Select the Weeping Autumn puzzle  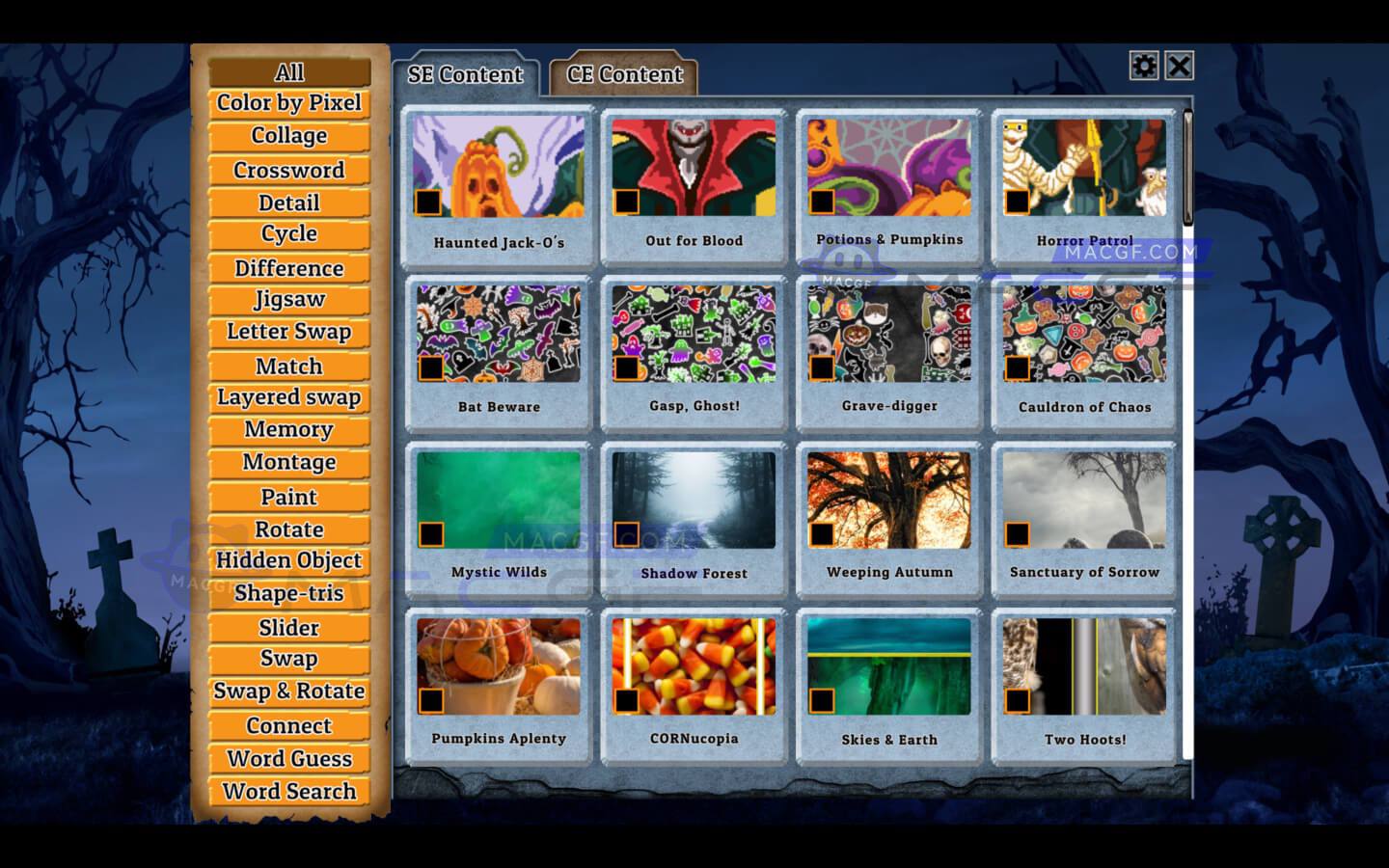click(888, 500)
